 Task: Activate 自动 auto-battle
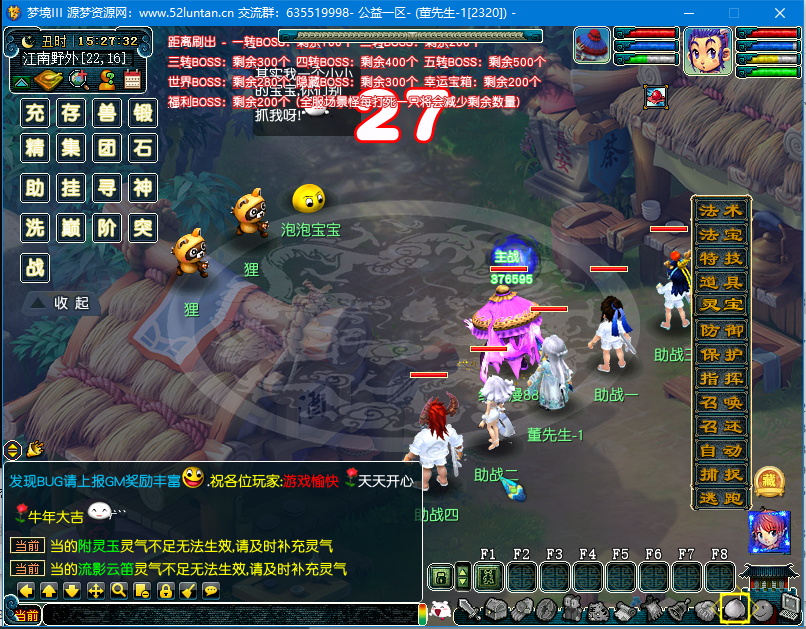tap(721, 450)
